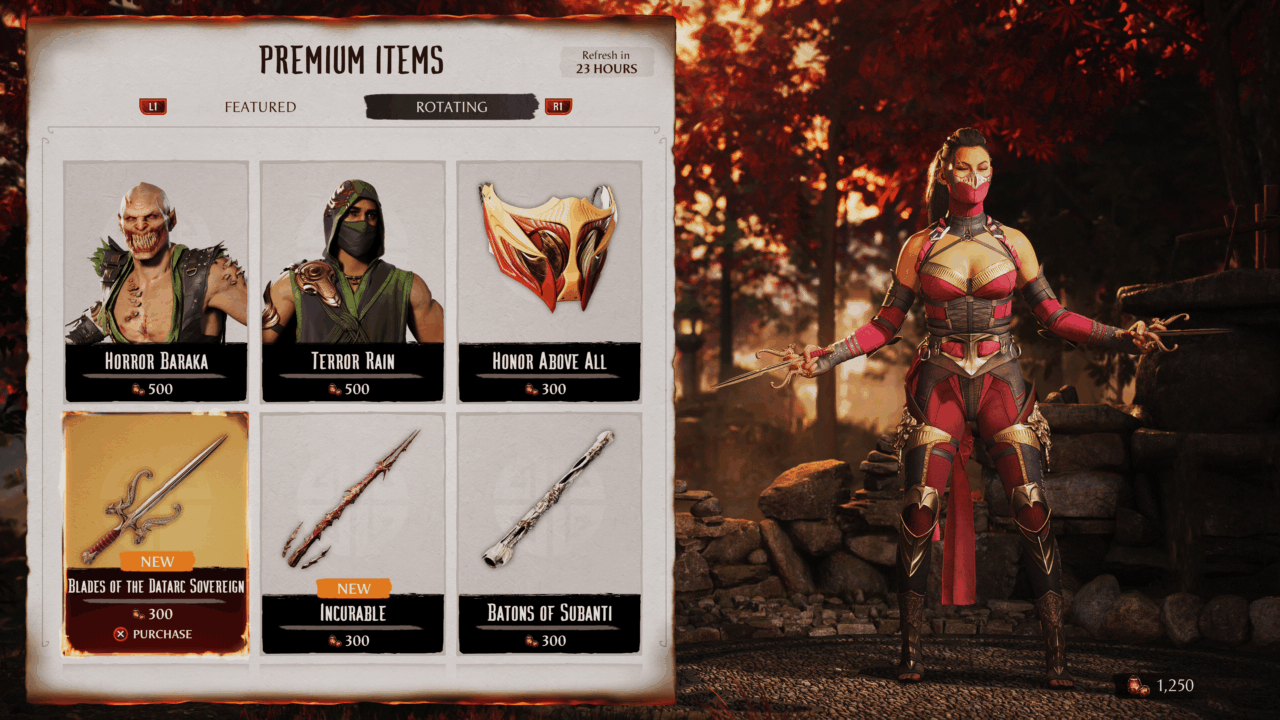Select the Terror Rain skin
The height and width of the screenshot is (720, 1280).
[352, 281]
